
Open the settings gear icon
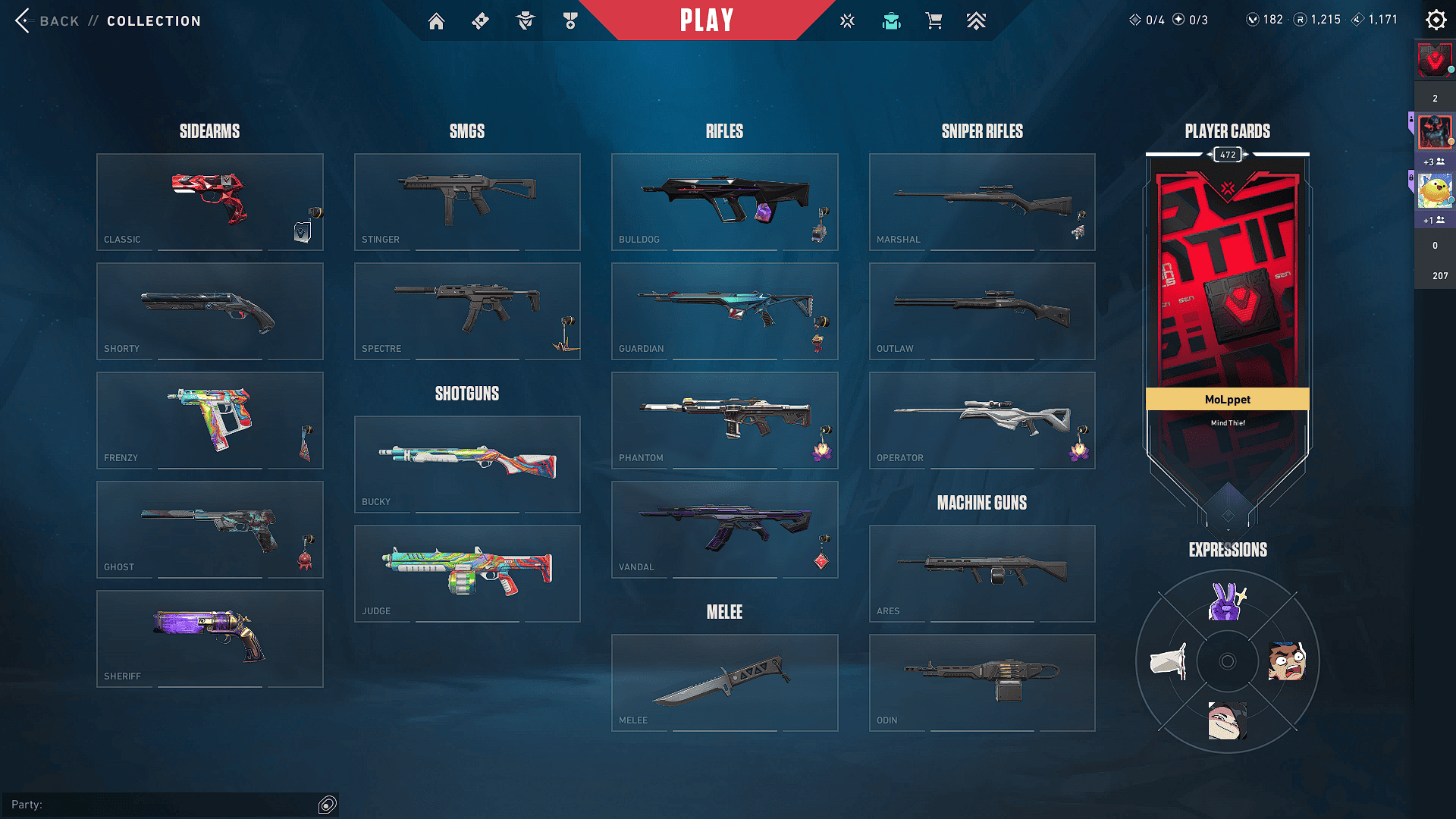pyautogui.click(x=1436, y=20)
